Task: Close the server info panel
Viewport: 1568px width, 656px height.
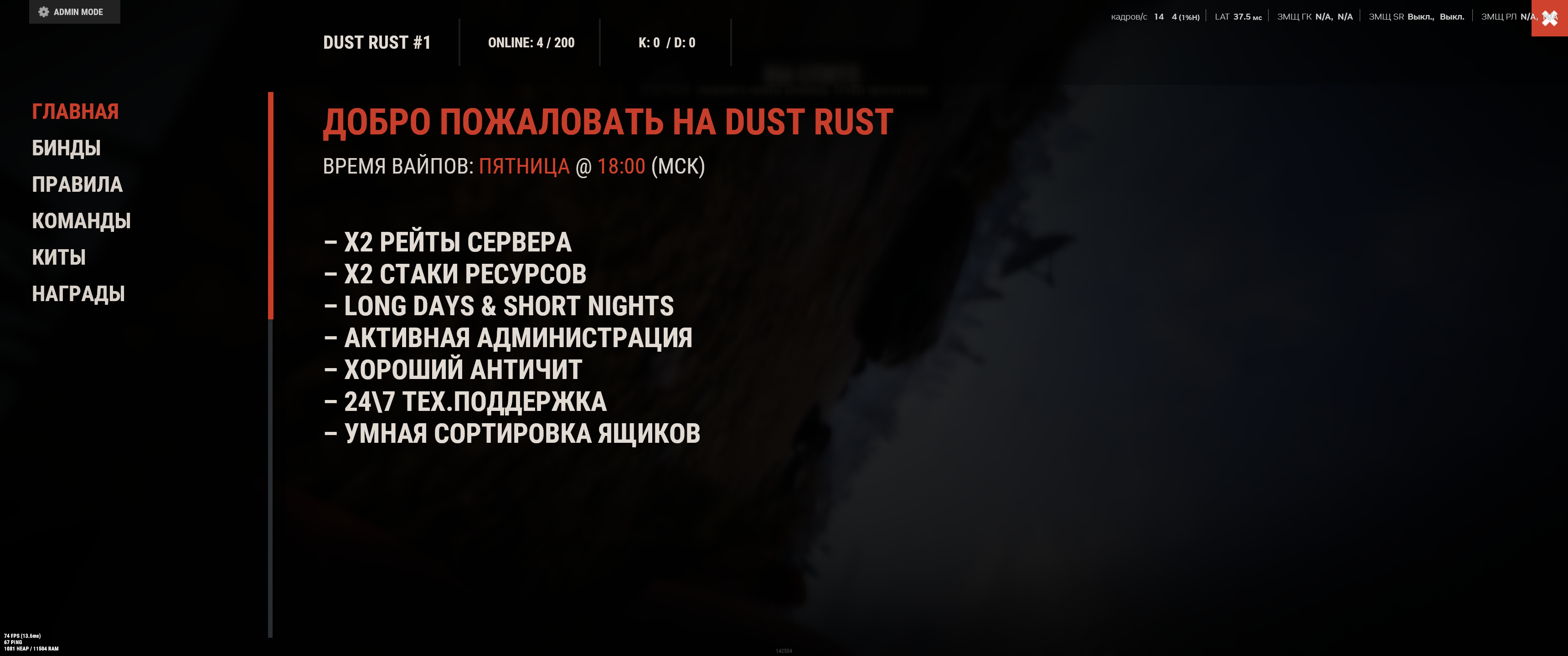Action: tap(1549, 18)
